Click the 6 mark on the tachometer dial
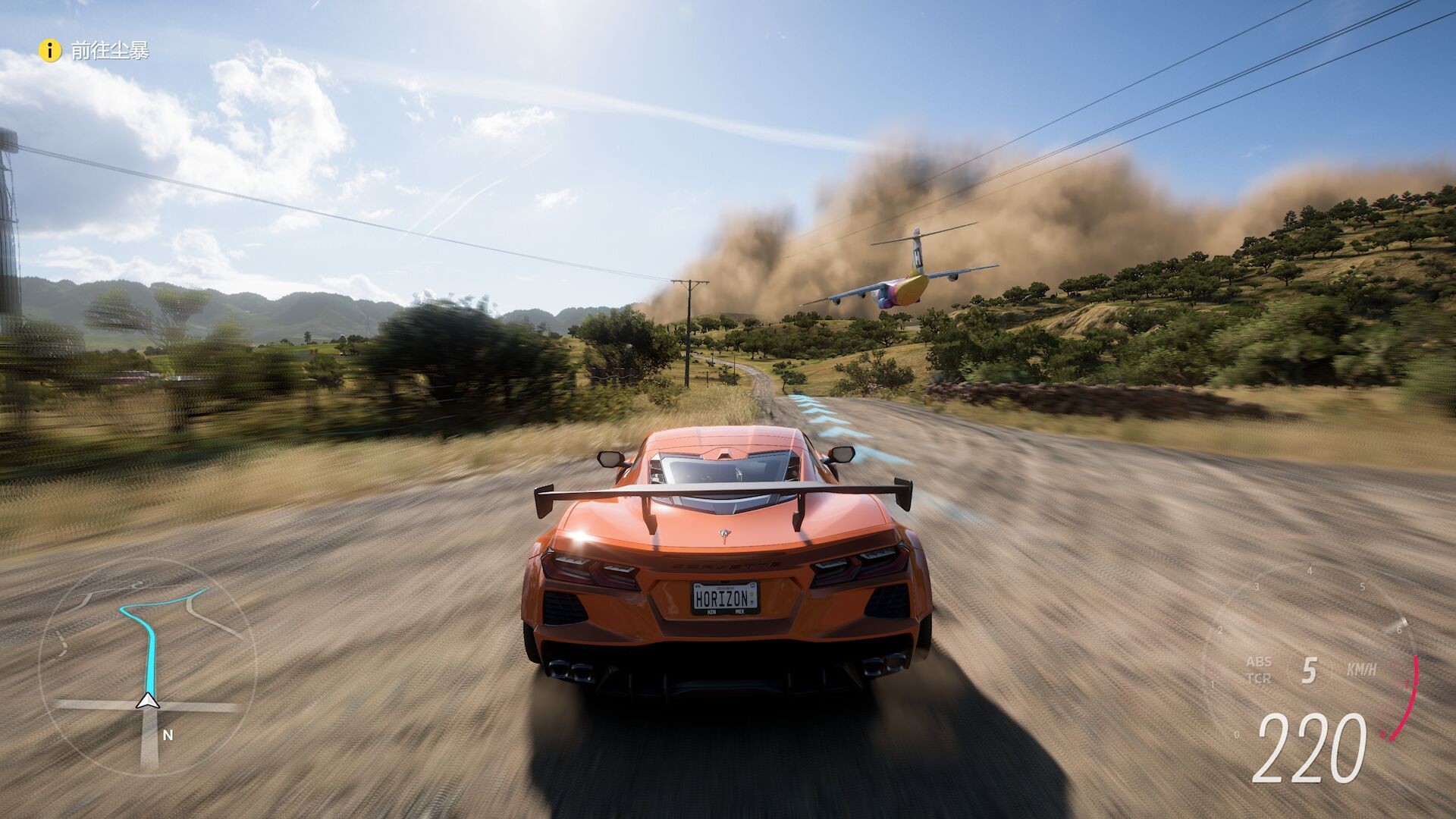The width and height of the screenshot is (1456, 819). click(1398, 630)
